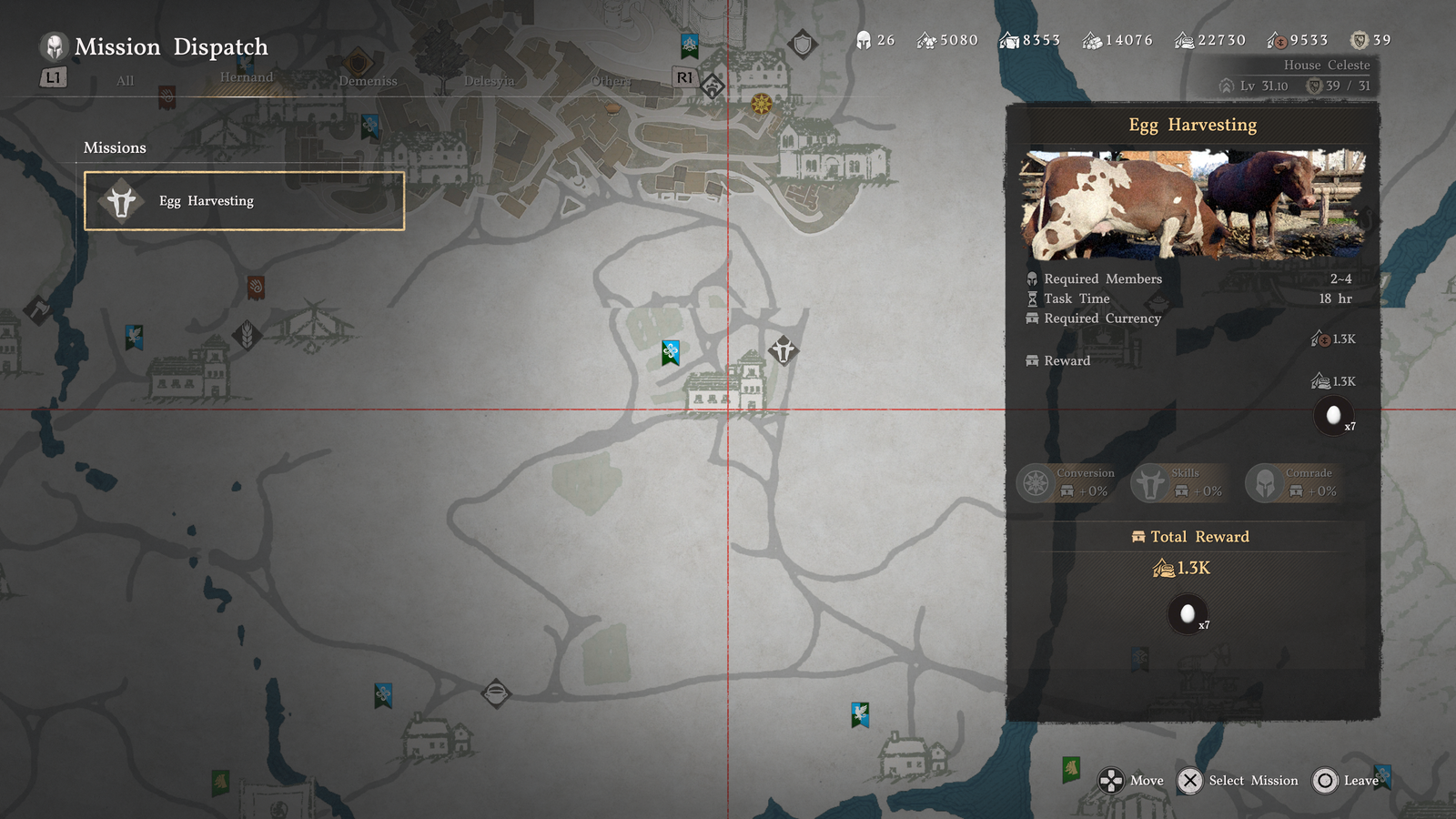
Task: Switch to the All missions tab
Action: click(x=125, y=81)
